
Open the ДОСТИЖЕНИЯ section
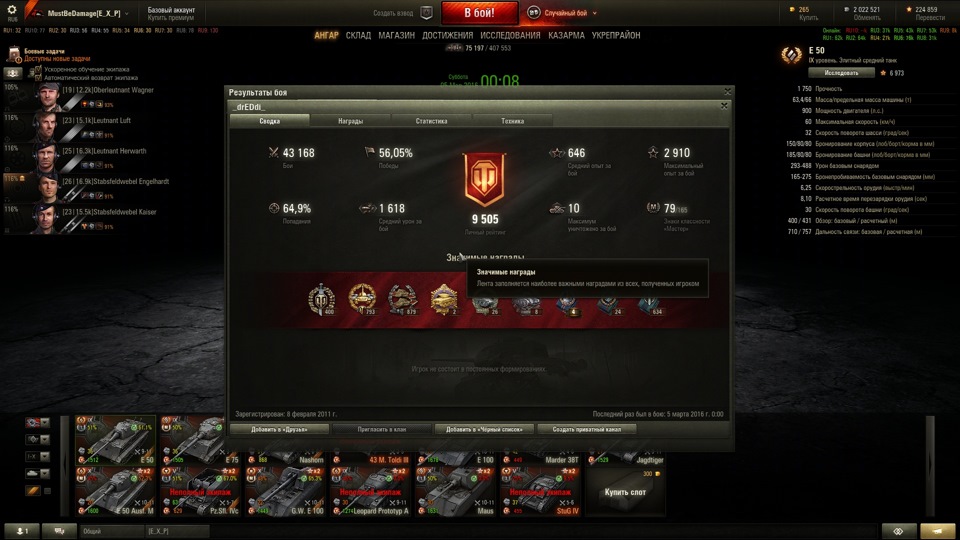(447, 35)
